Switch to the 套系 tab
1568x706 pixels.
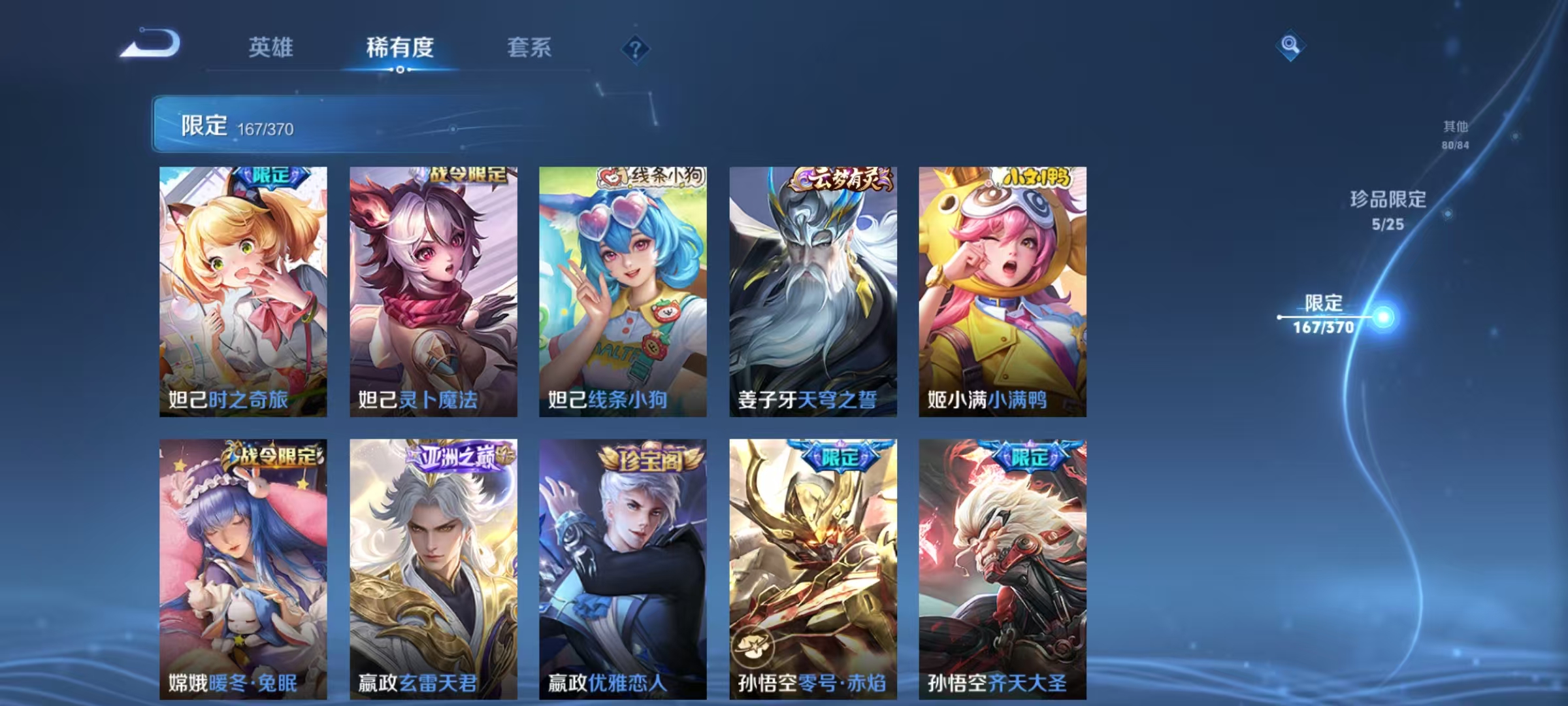click(529, 47)
